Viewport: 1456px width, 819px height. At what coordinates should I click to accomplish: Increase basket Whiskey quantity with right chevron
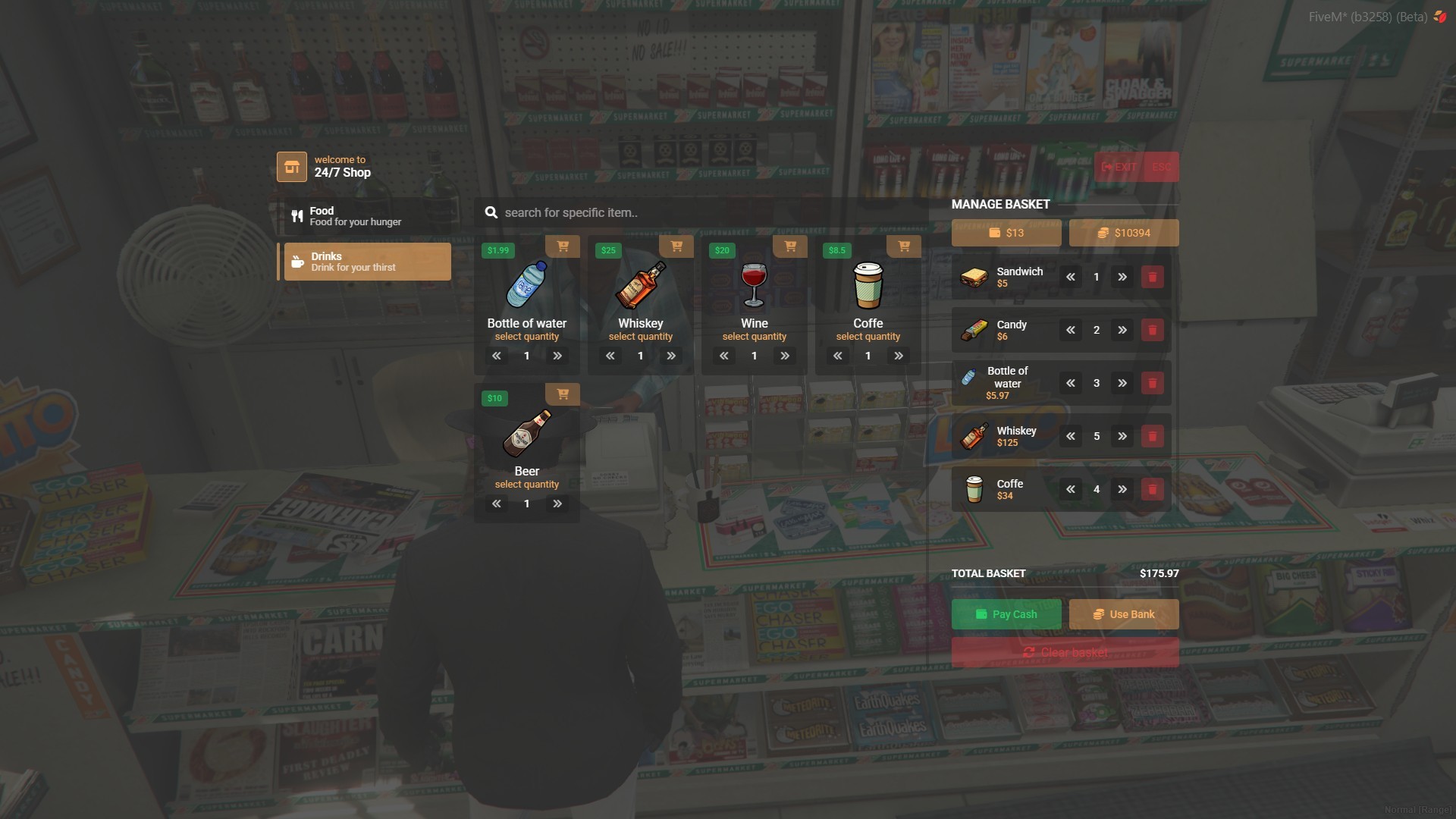click(1122, 436)
